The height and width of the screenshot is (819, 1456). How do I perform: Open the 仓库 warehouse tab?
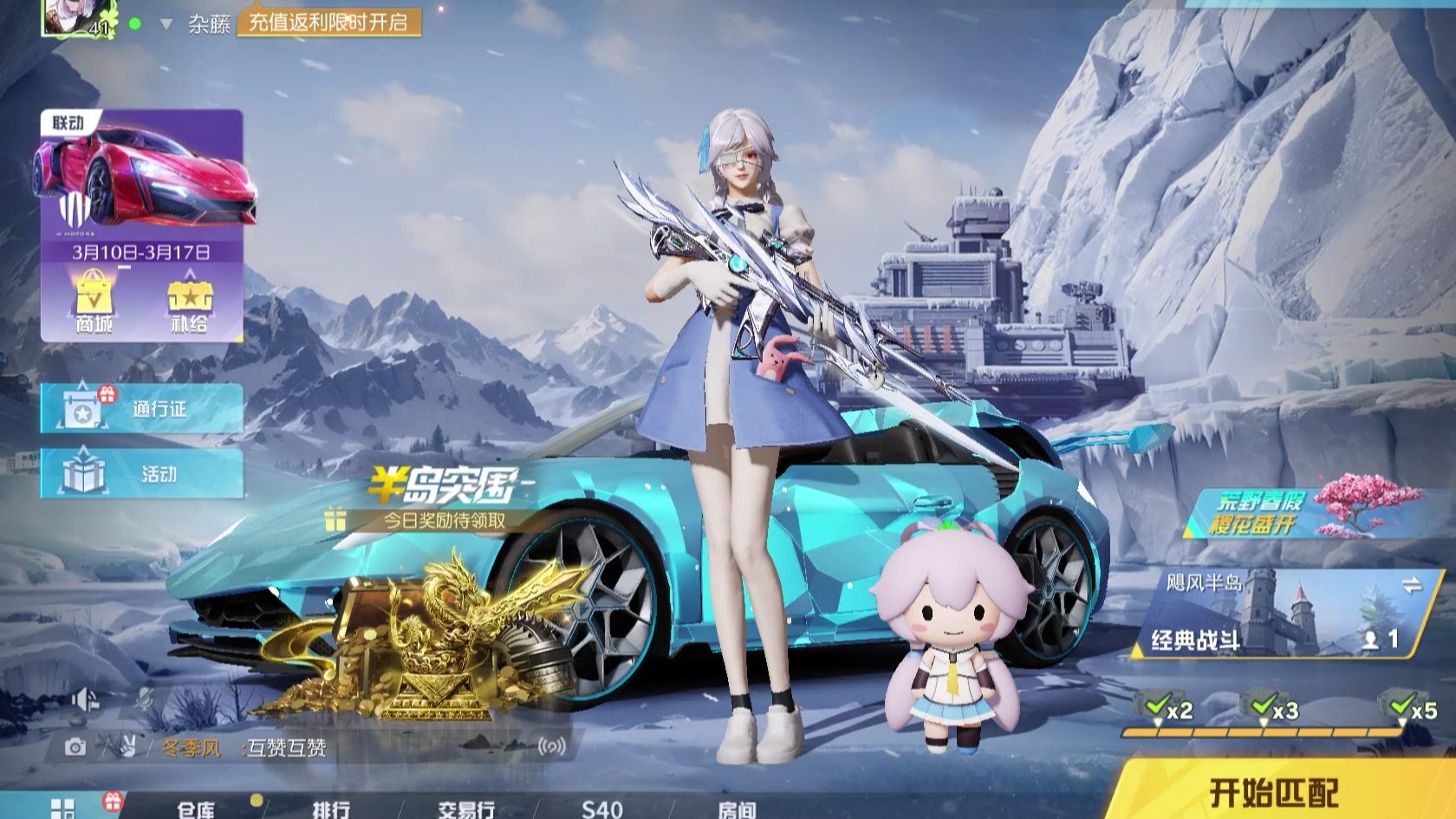pos(196,809)
